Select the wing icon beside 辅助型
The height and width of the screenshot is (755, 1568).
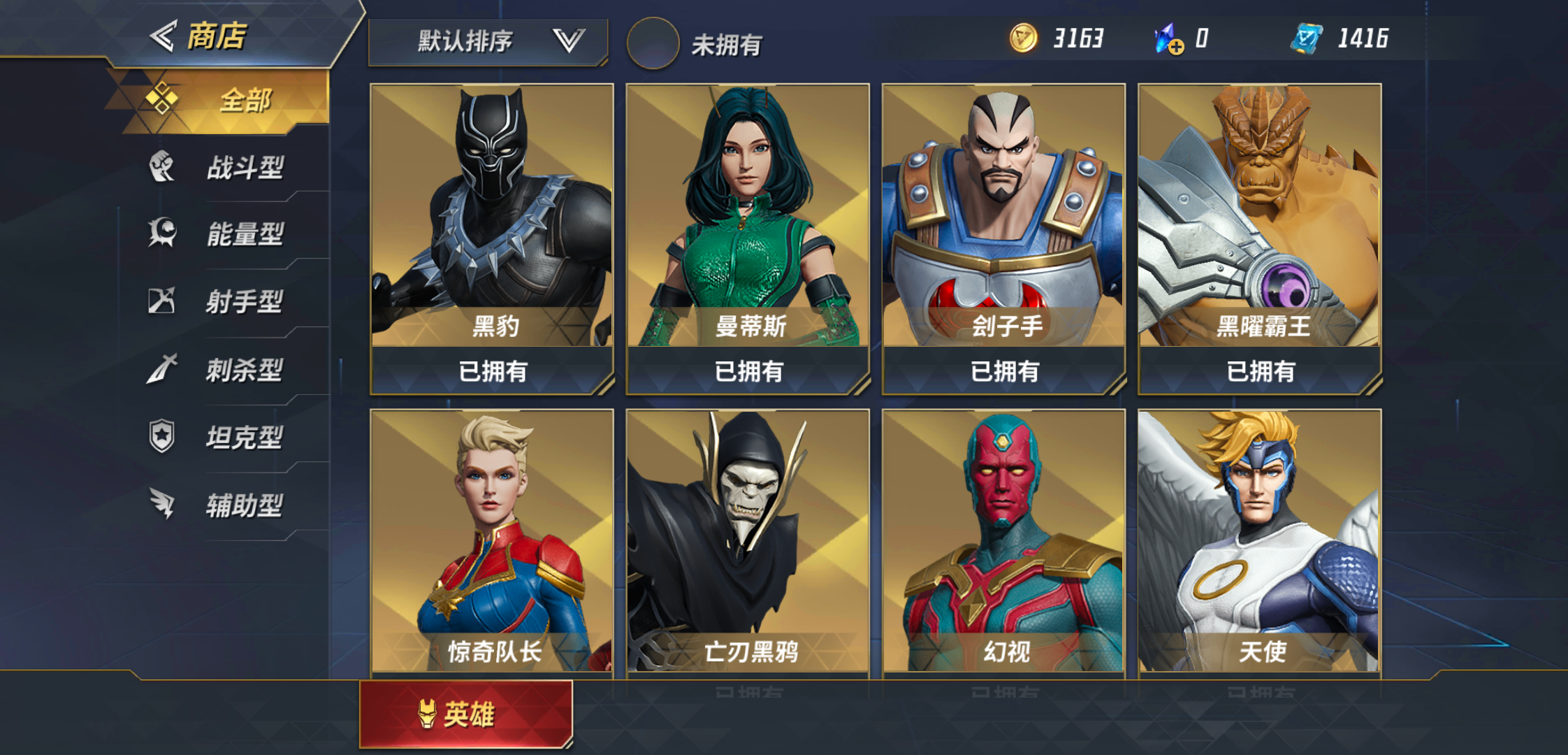pyautogui.click(x=162, y=505)
